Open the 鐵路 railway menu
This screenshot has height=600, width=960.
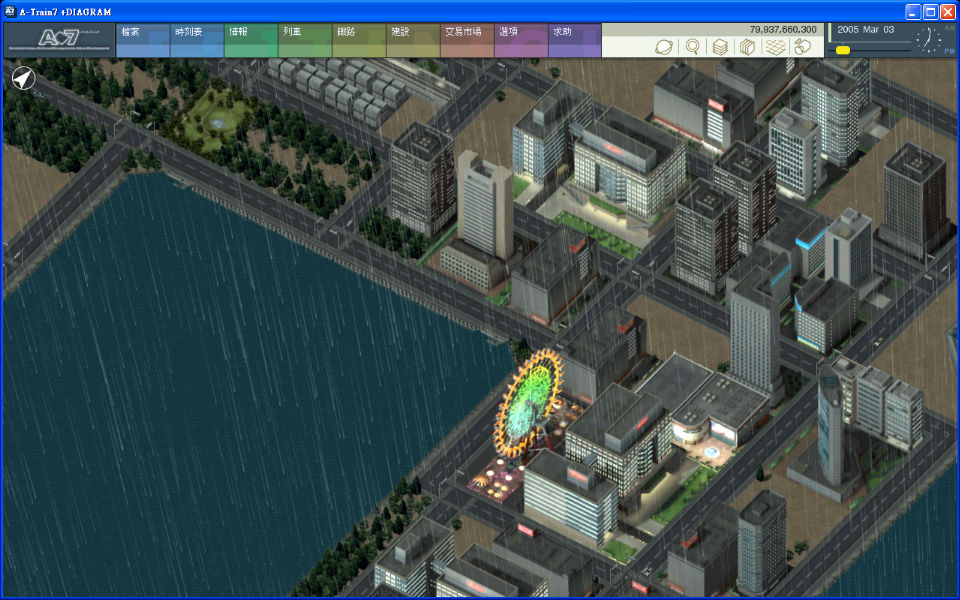tap(358, 41)
